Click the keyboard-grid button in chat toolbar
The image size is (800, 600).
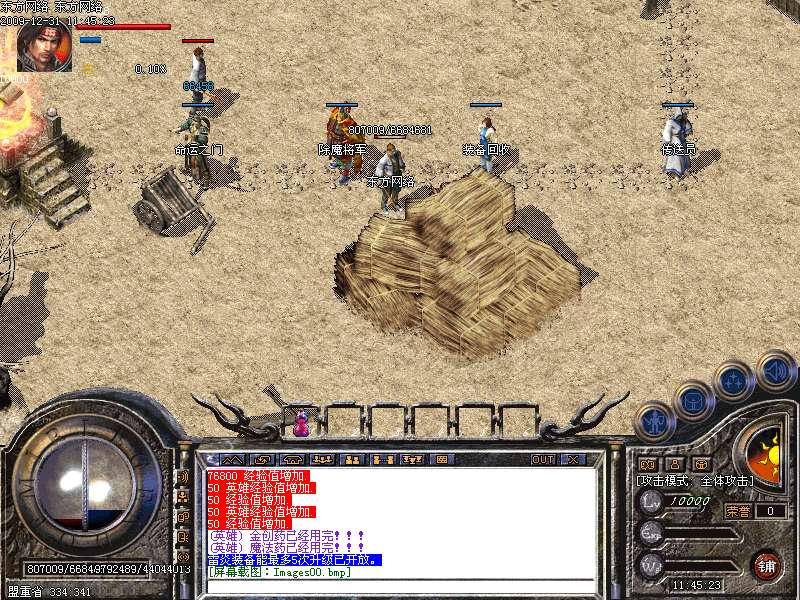pyautogui.click(x=442, y=460)
